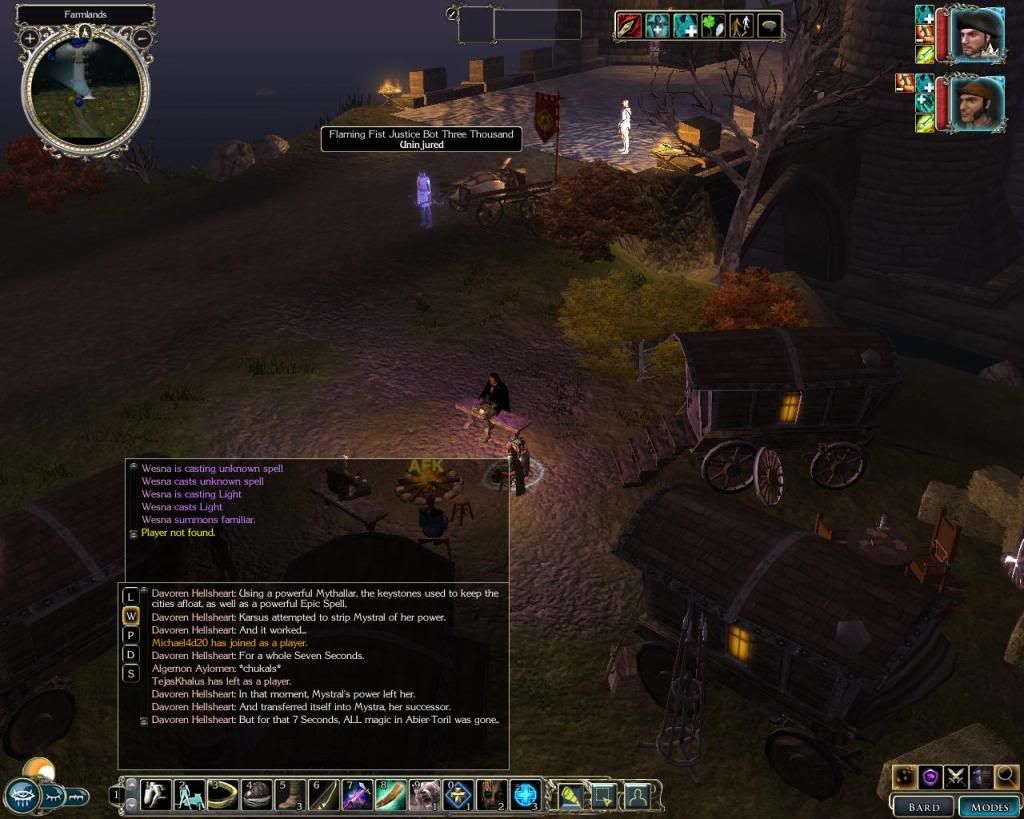Use the helmet hotbar slot
The image size is (1024, 819).
257,795
